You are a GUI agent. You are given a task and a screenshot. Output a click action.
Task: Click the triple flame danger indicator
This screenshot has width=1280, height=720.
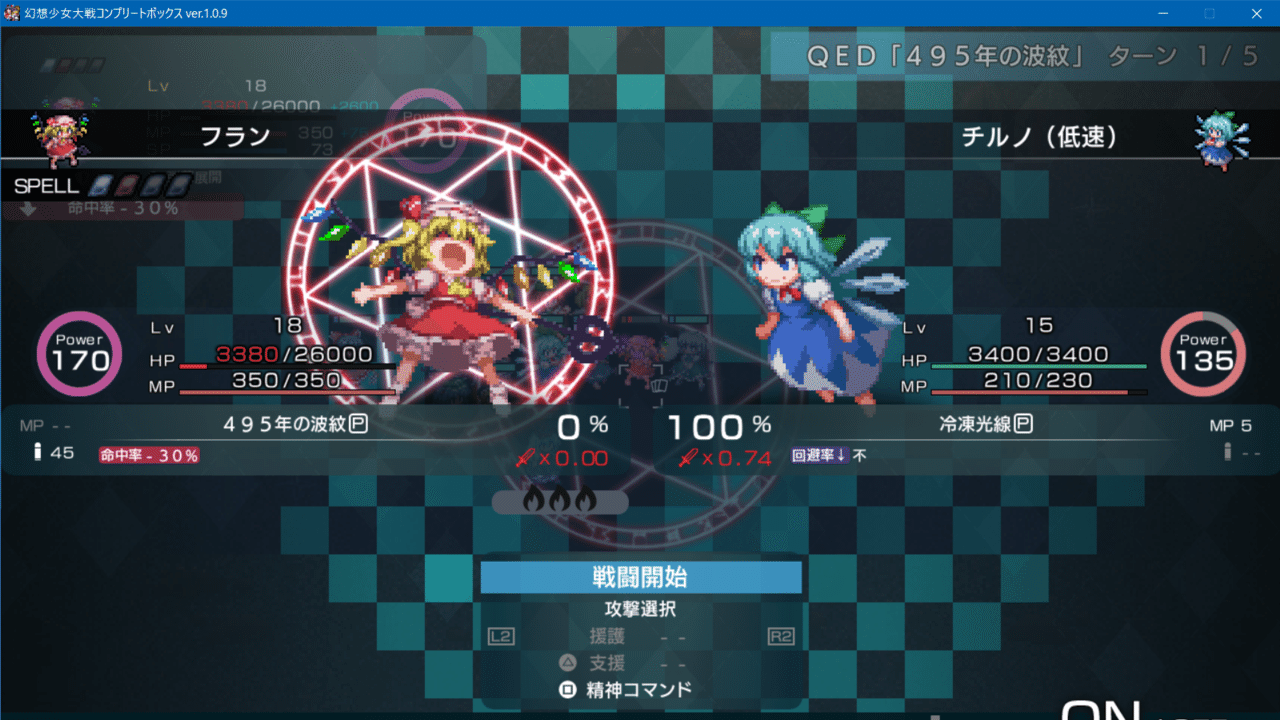pyautogui.click(x=559, y=503)
